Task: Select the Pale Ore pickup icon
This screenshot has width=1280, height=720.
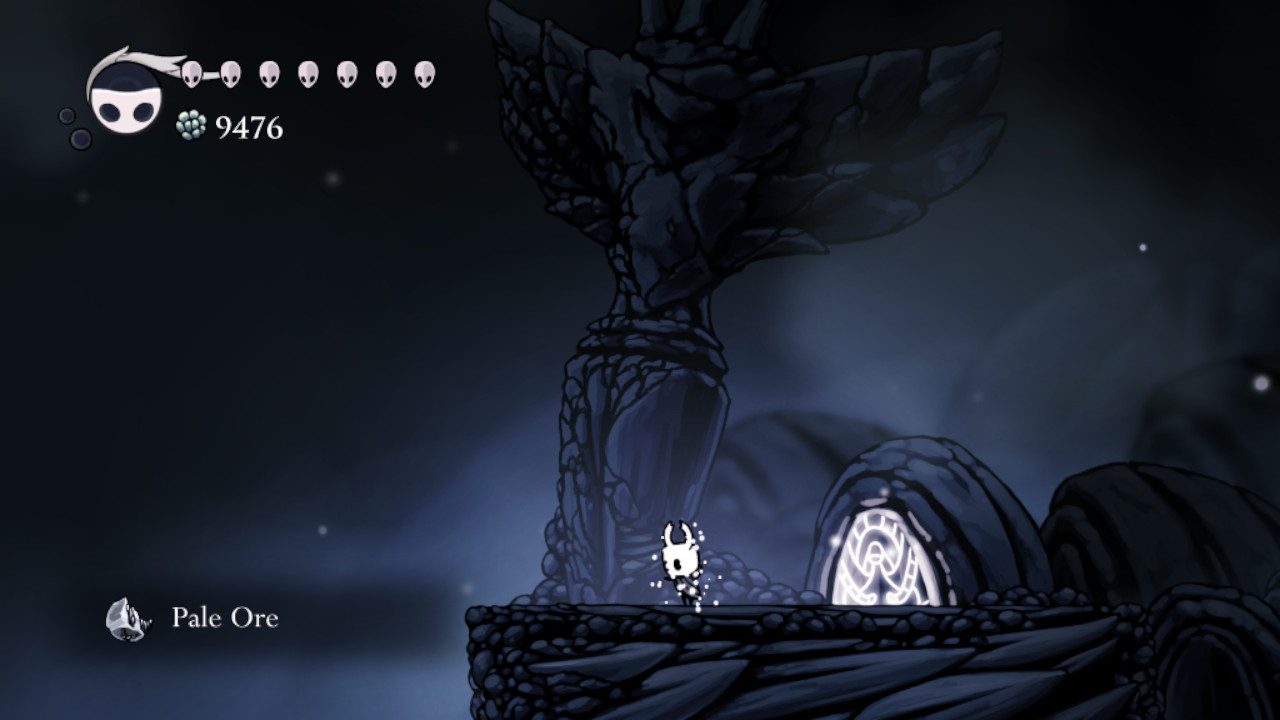Action: click(126, 618)
